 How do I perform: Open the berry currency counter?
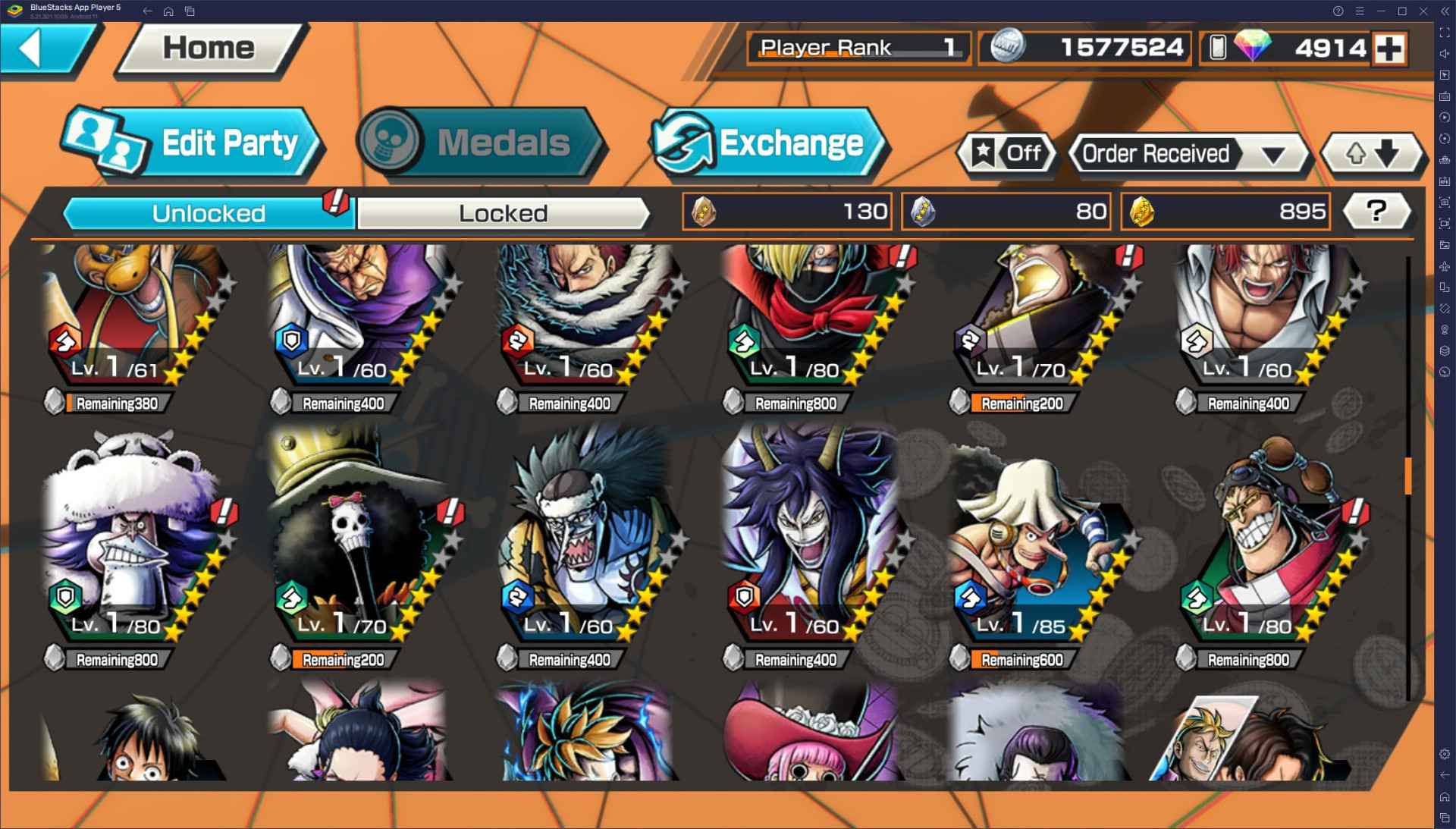coord(1083,47)
